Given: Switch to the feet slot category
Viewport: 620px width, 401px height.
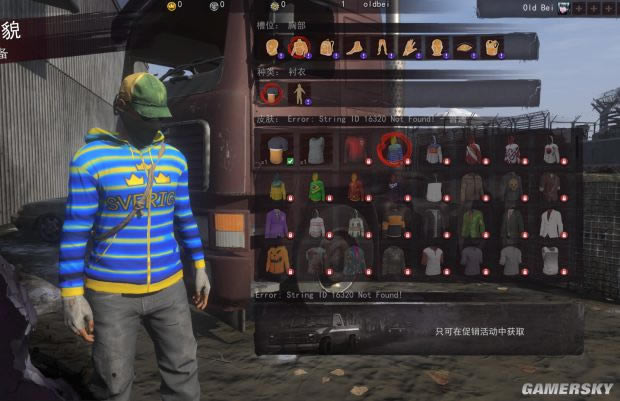Looking at the screenshot, I should point(353,46).
